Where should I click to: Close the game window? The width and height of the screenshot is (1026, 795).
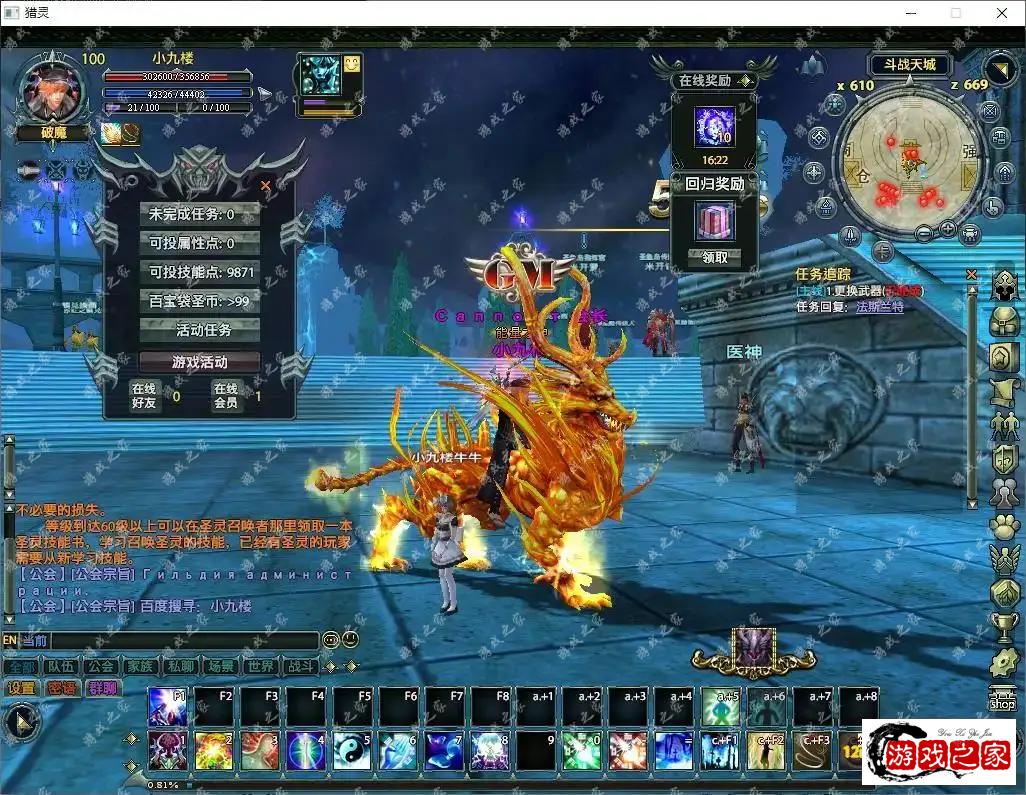click(x=1002, y=13)
